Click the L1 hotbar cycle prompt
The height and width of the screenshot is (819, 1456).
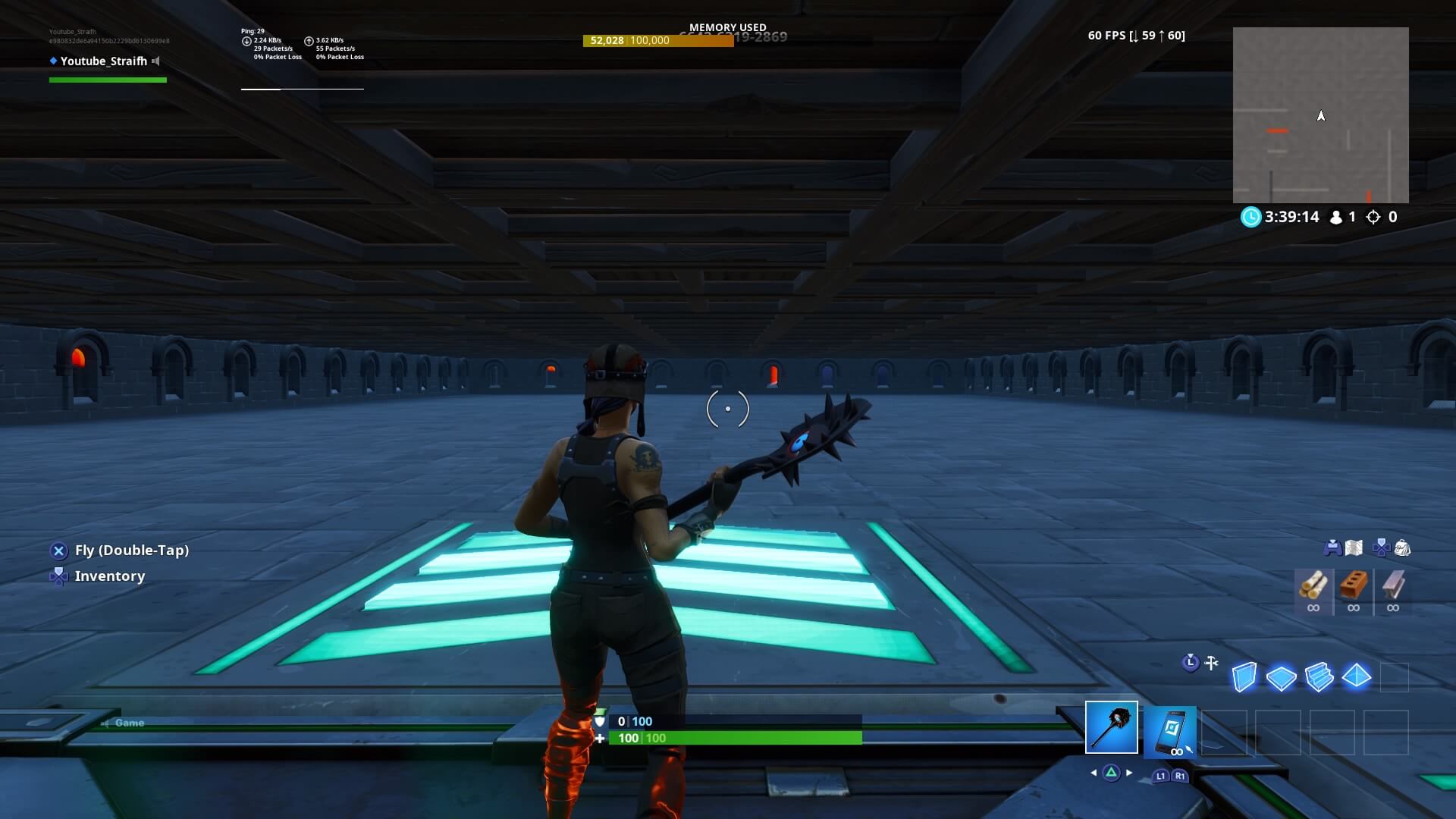1162,777
